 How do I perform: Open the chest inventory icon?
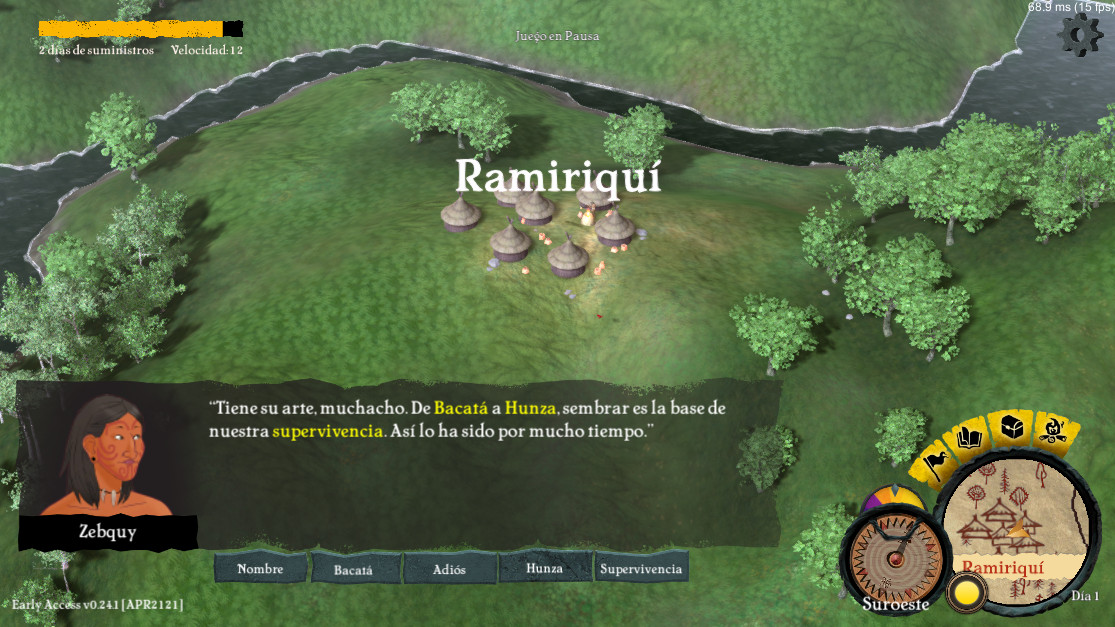click(x=1010, y=430)
